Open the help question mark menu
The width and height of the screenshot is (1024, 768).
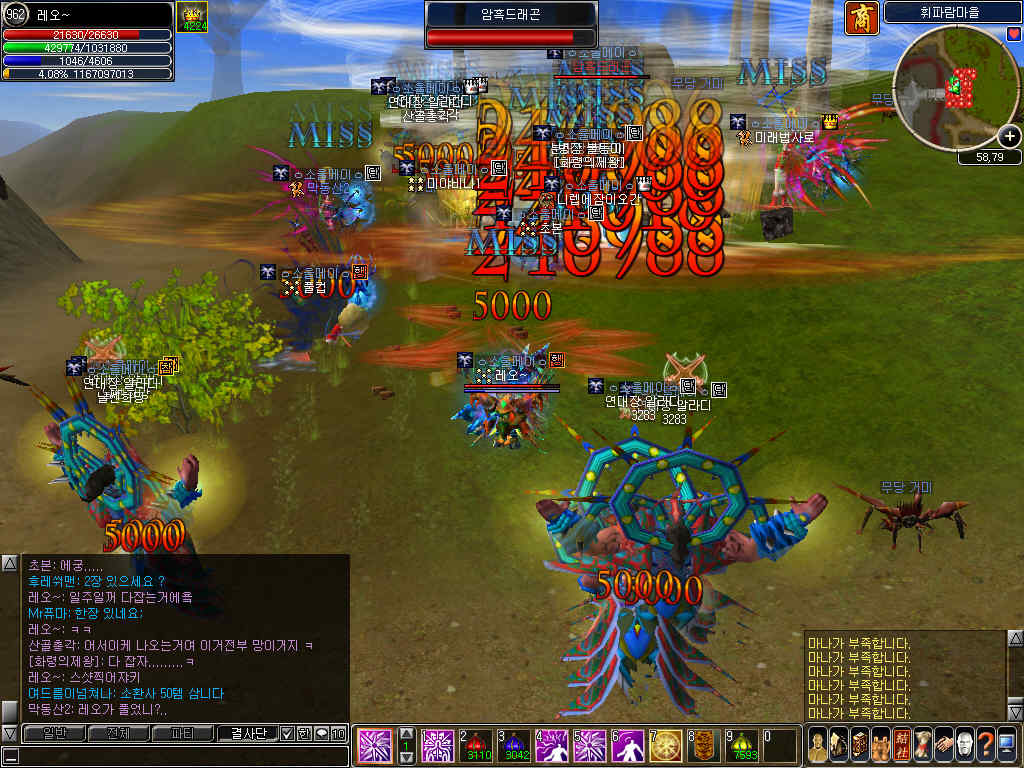coord(986,745)
